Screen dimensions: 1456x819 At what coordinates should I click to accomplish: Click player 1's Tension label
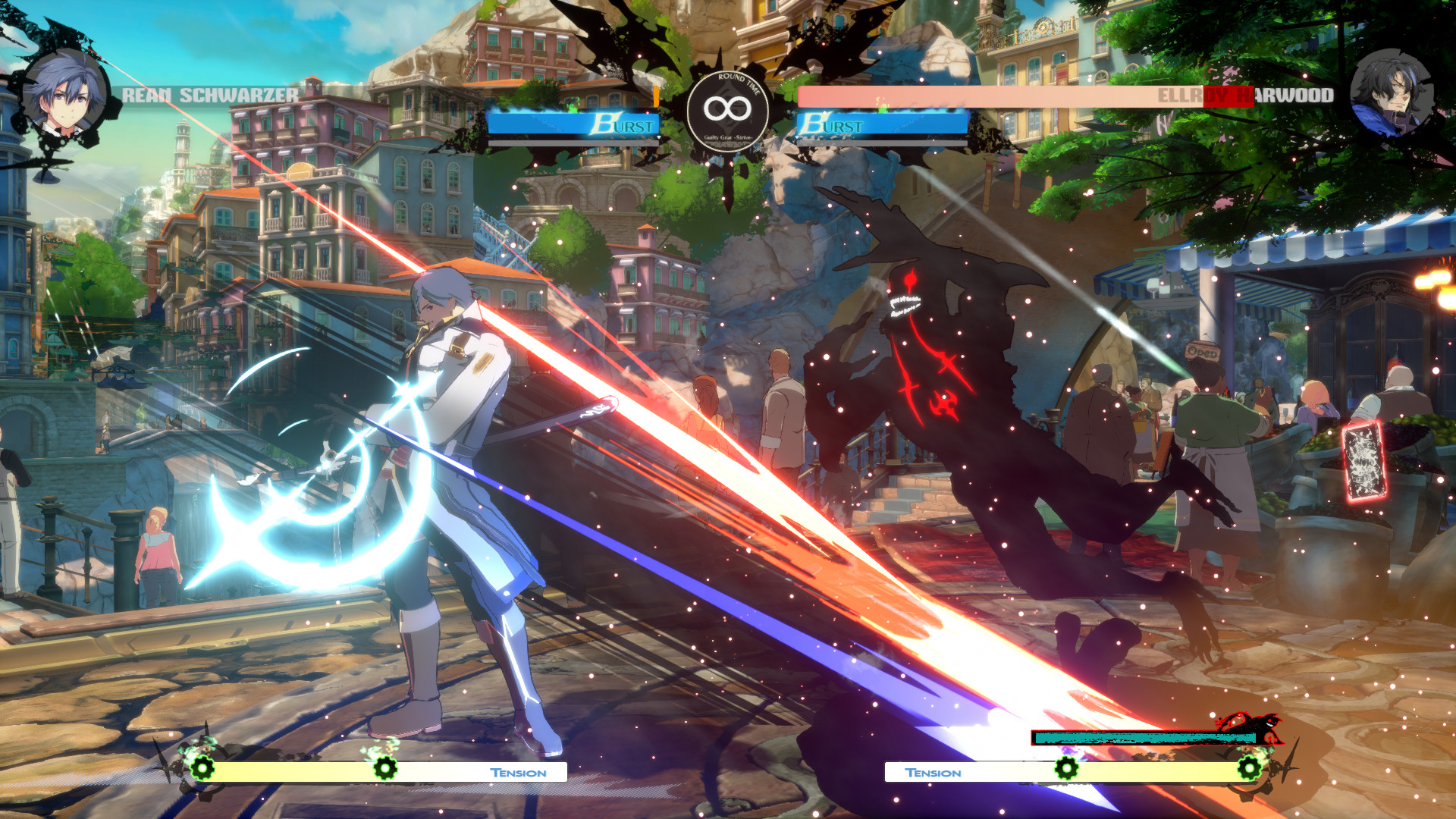518,772
